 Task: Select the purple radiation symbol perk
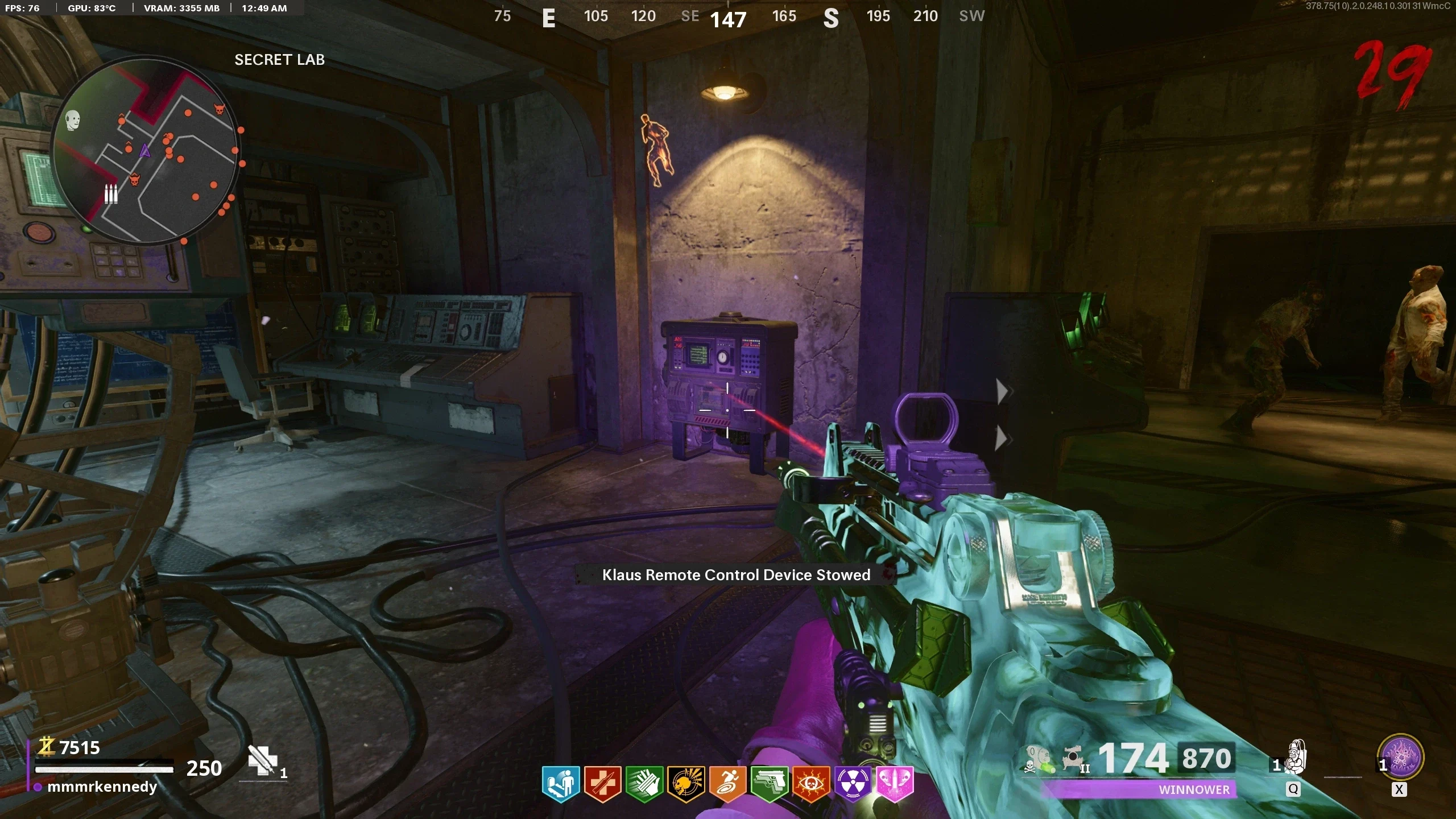[853, 784]
